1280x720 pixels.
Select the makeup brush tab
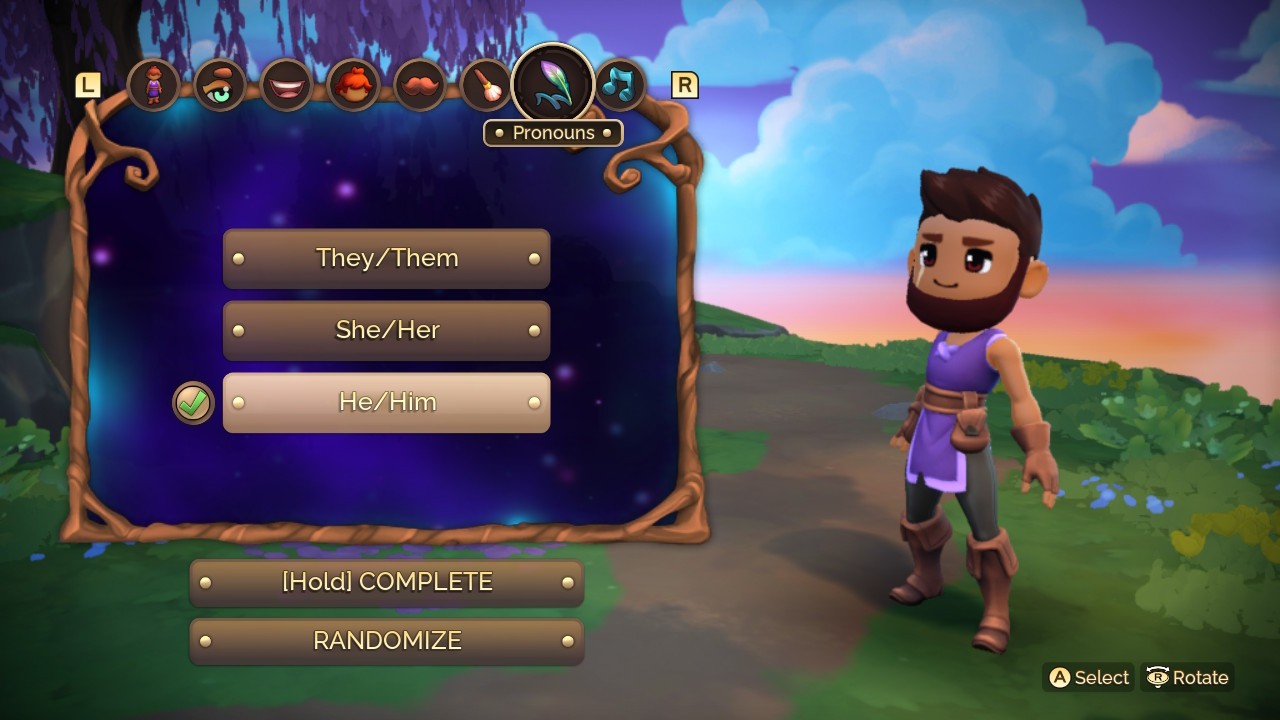[x=485, y=85]
